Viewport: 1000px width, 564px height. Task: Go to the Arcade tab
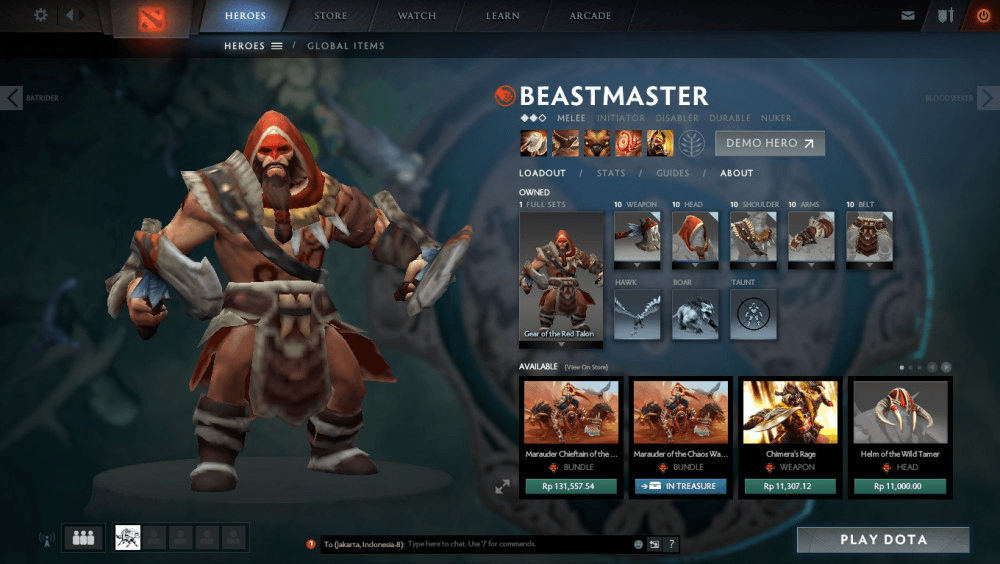coord(590,16)
